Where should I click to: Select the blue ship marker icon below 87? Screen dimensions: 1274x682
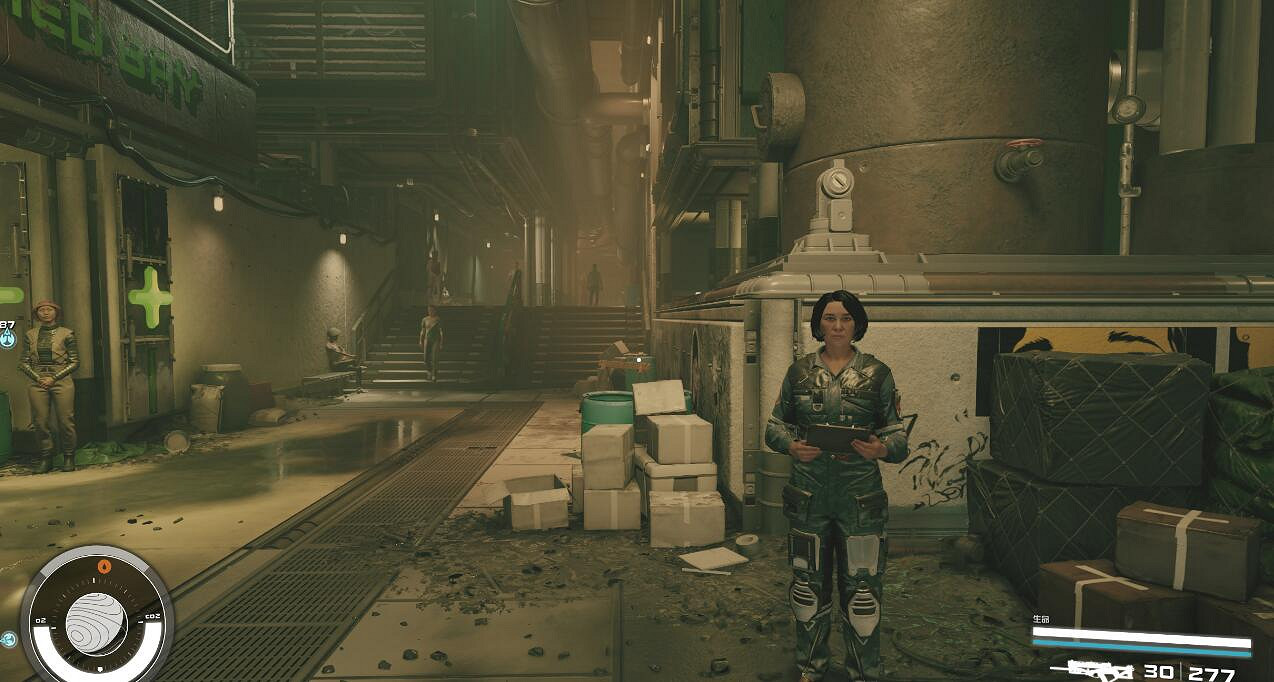click(x=7, y=341)
